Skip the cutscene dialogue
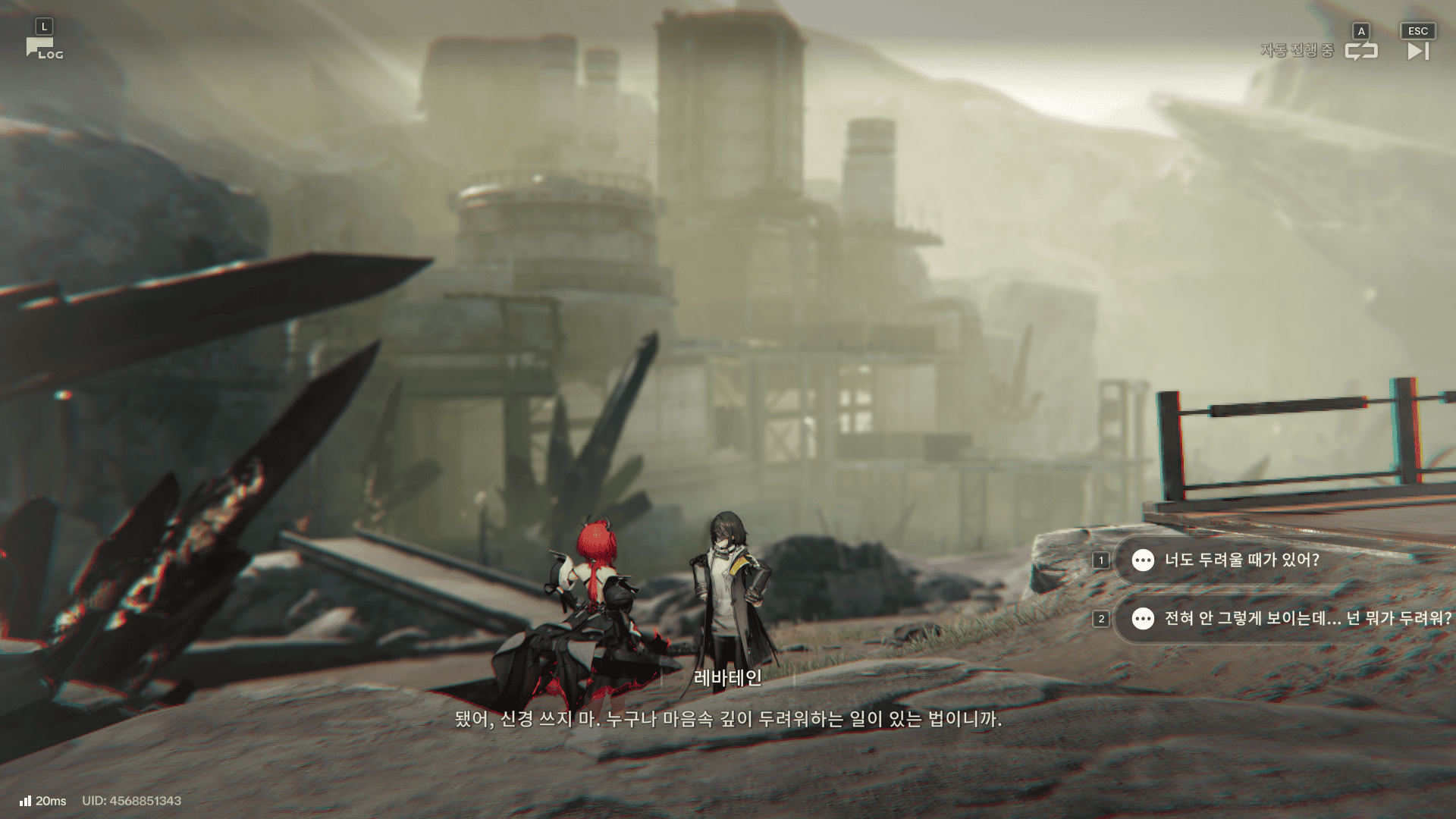1456x819 pixels. (1417, 50)
